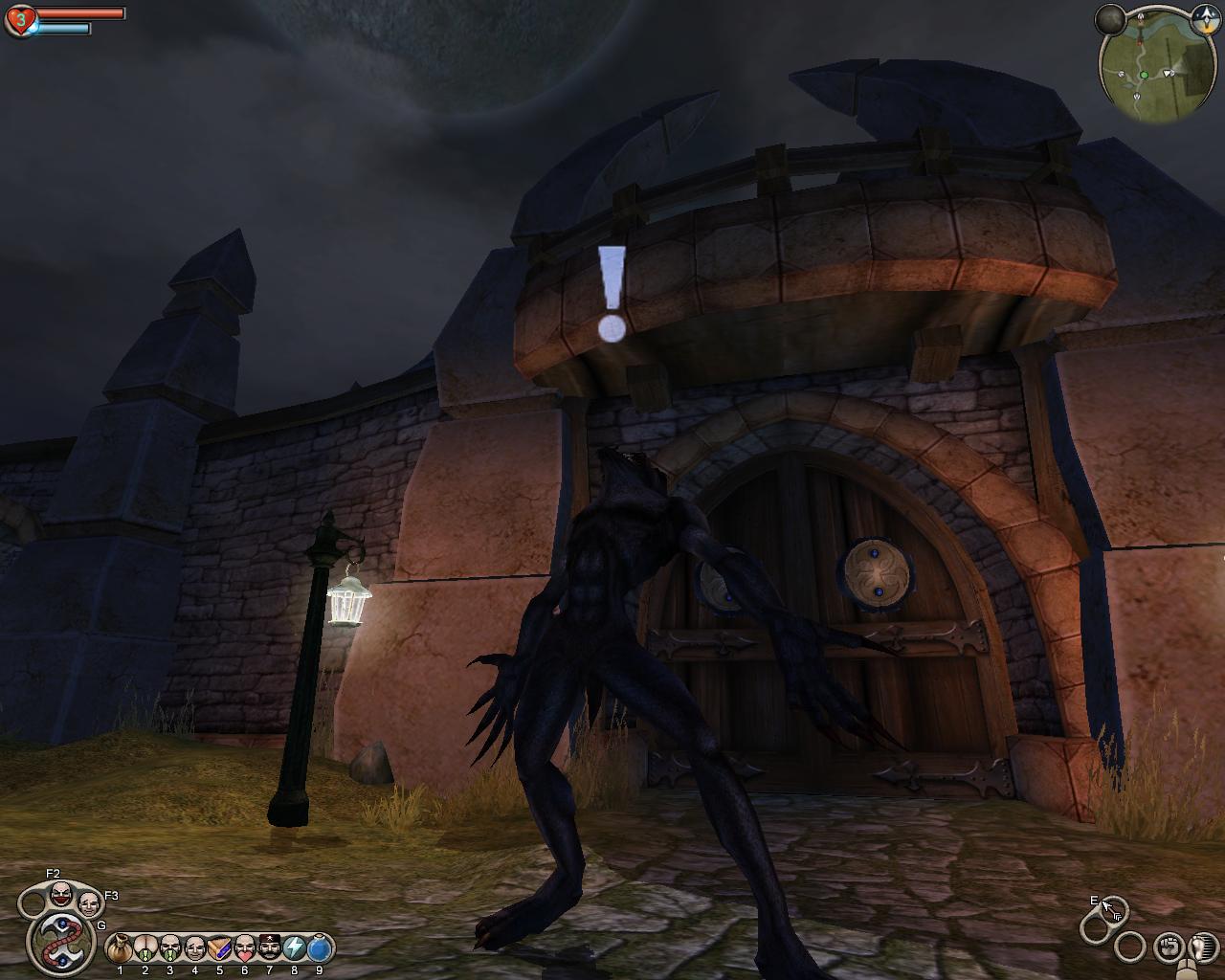Activate the clenched fist attack icon
This screenshot has height=980, width=1225.
point(1167,947)
